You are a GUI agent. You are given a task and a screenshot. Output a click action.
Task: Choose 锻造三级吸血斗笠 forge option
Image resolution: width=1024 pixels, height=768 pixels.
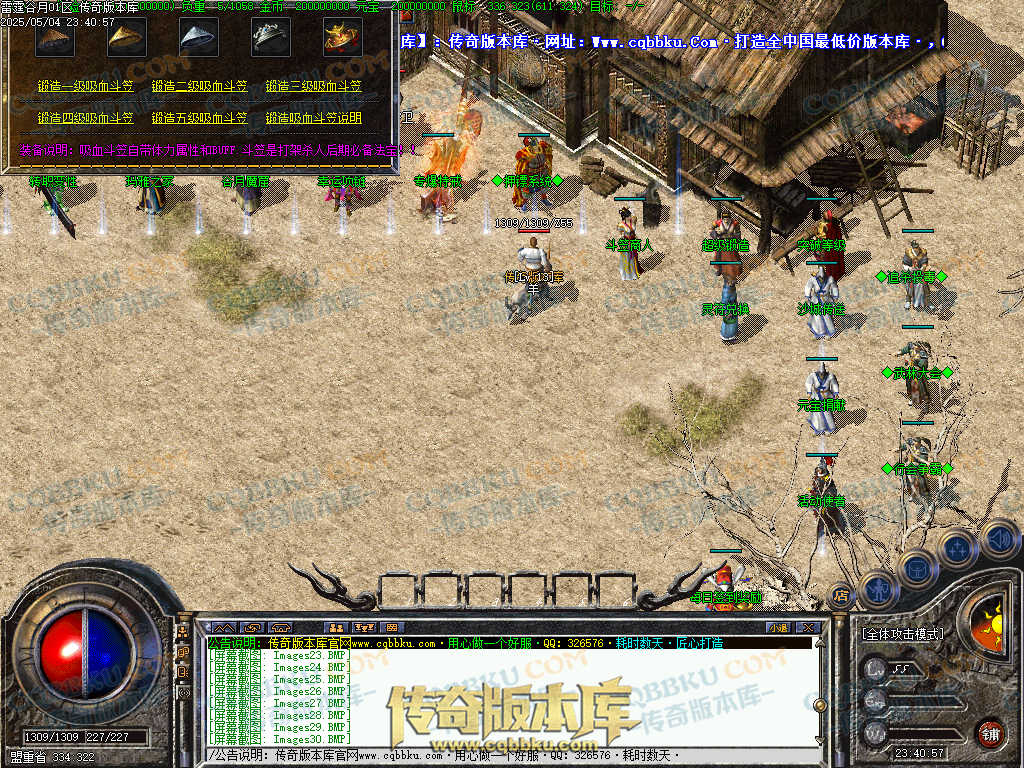tap(313, 87)
